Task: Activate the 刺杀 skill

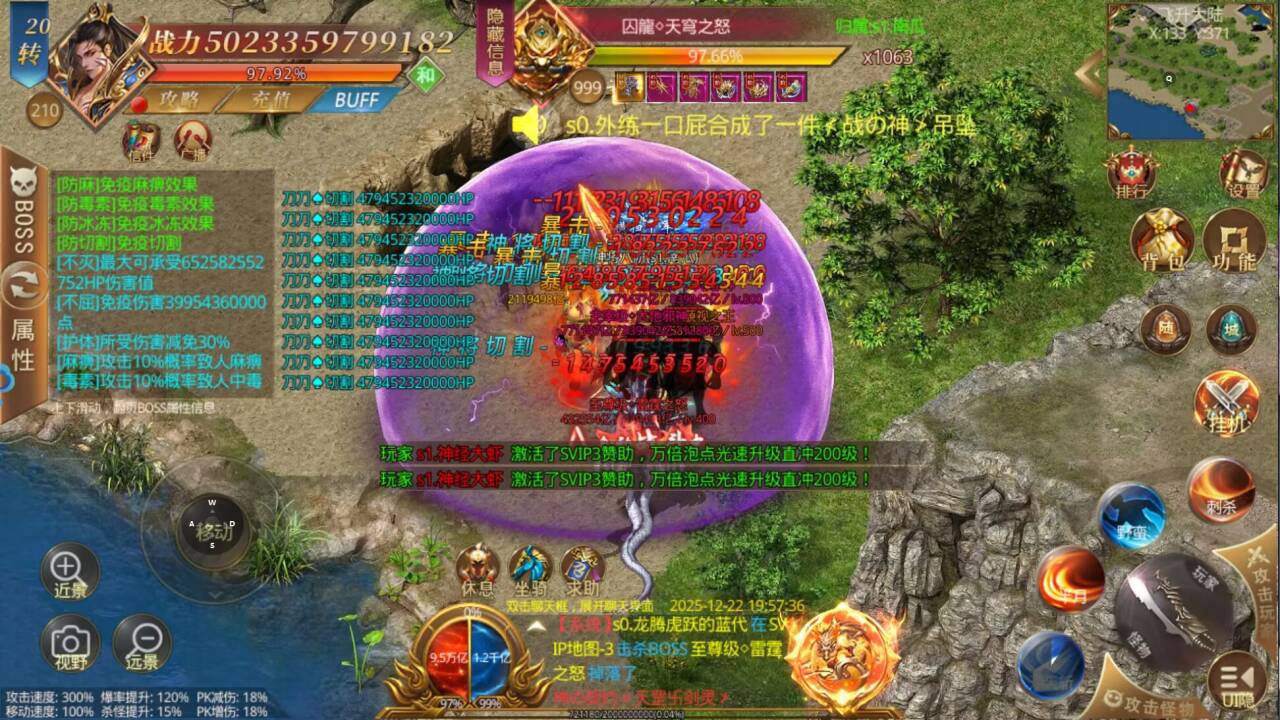Action: point(1221,490)
